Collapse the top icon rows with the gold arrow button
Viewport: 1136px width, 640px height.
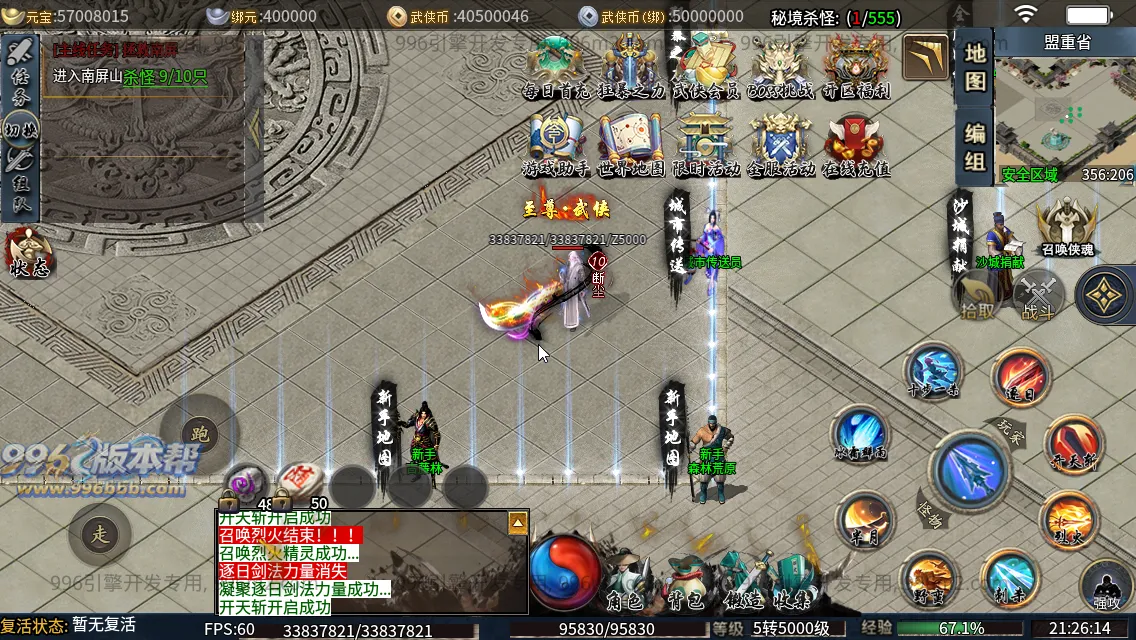[926, 58]
